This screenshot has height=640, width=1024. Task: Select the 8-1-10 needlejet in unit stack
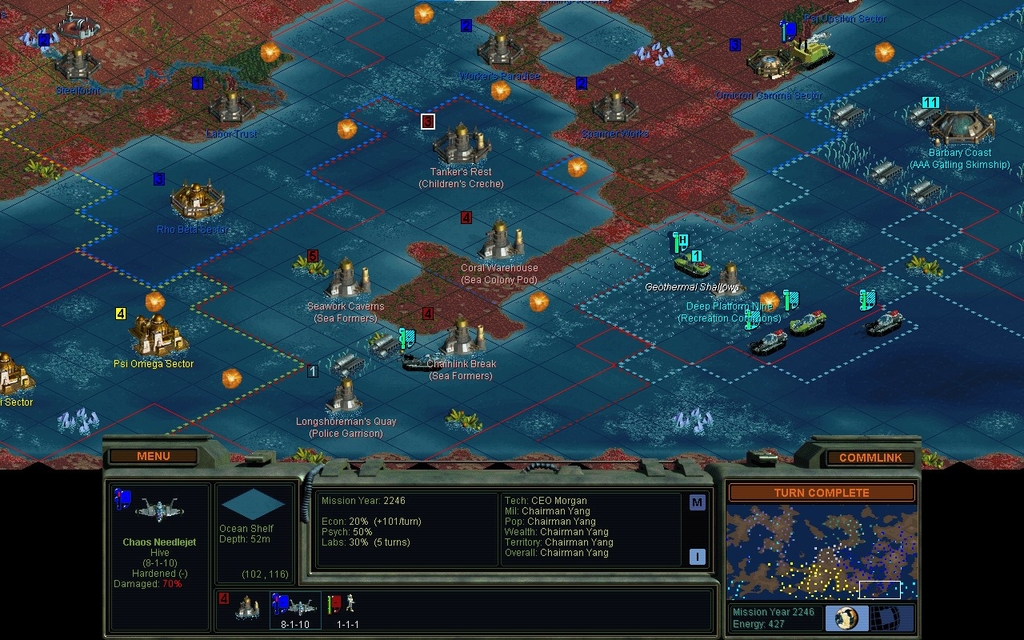(293, 606)
